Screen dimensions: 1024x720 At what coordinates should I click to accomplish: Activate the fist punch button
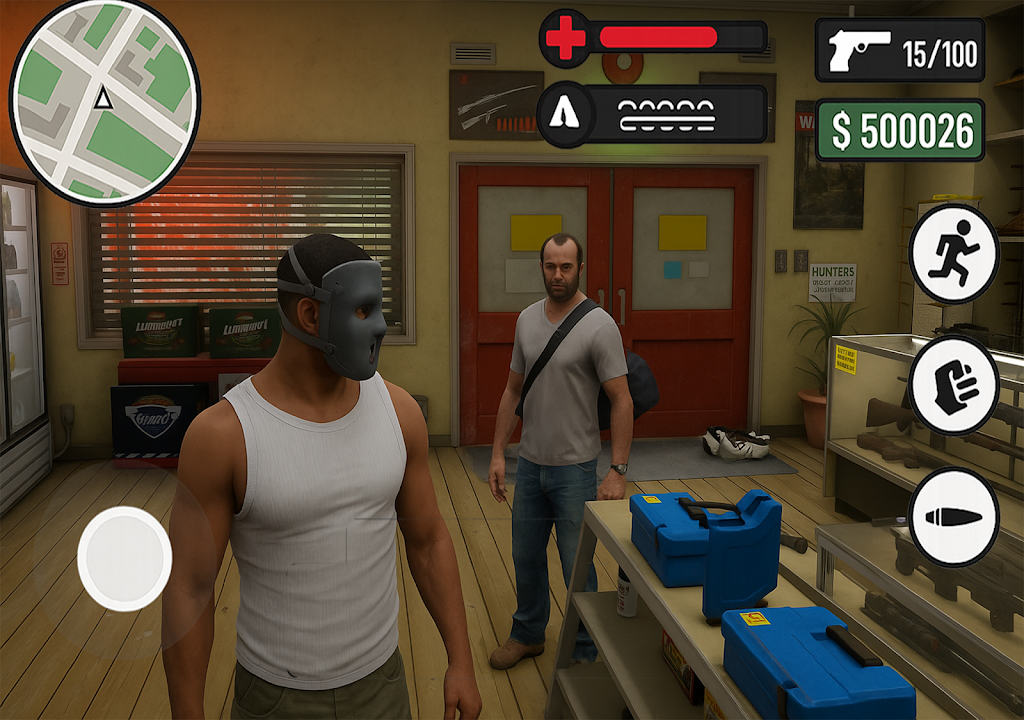pos(953,386)
